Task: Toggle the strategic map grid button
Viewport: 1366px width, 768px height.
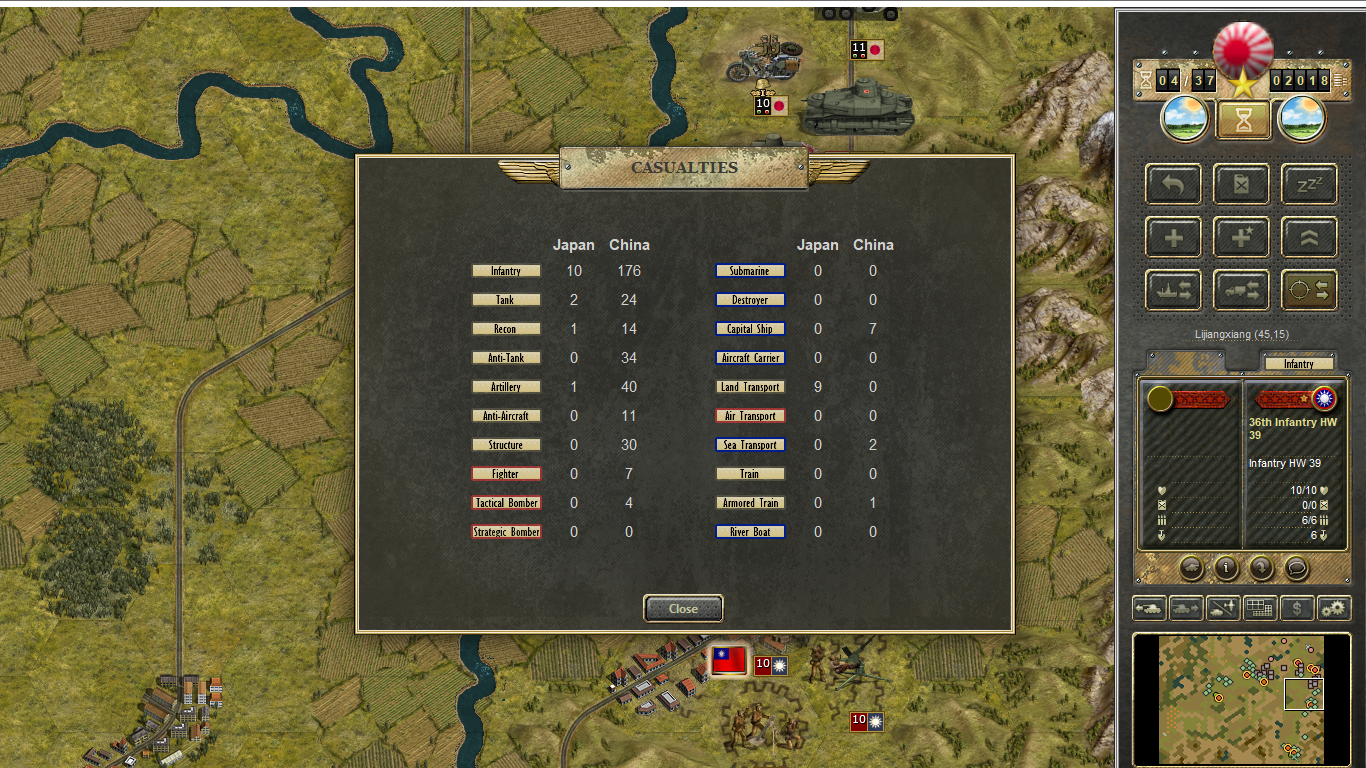Action: (x=1260, y=607)
